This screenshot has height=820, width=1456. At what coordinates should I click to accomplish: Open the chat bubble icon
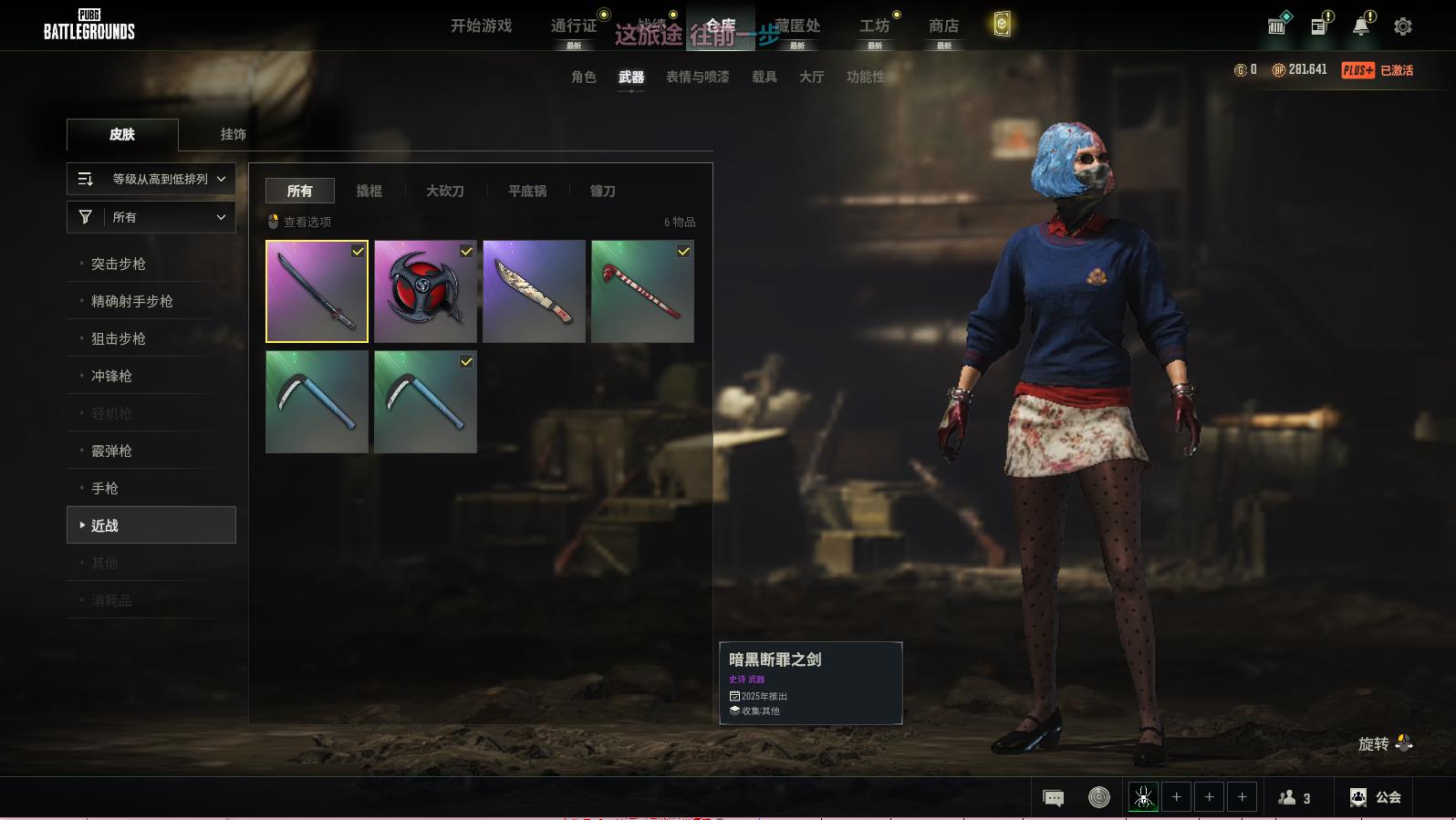[x=1053, y=798]
